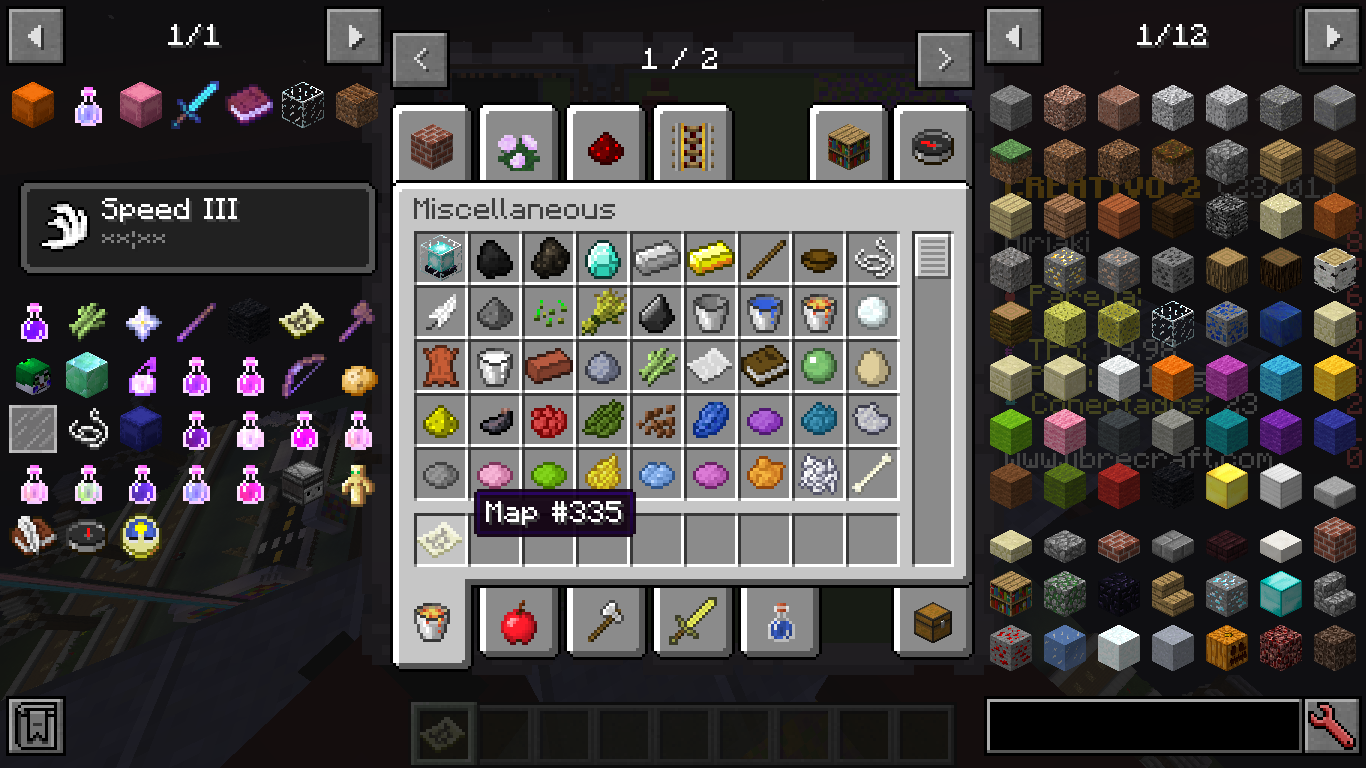The image size is (1366, 768).
Task: Switch to the Combat sword tab
Action: point(693,623)
